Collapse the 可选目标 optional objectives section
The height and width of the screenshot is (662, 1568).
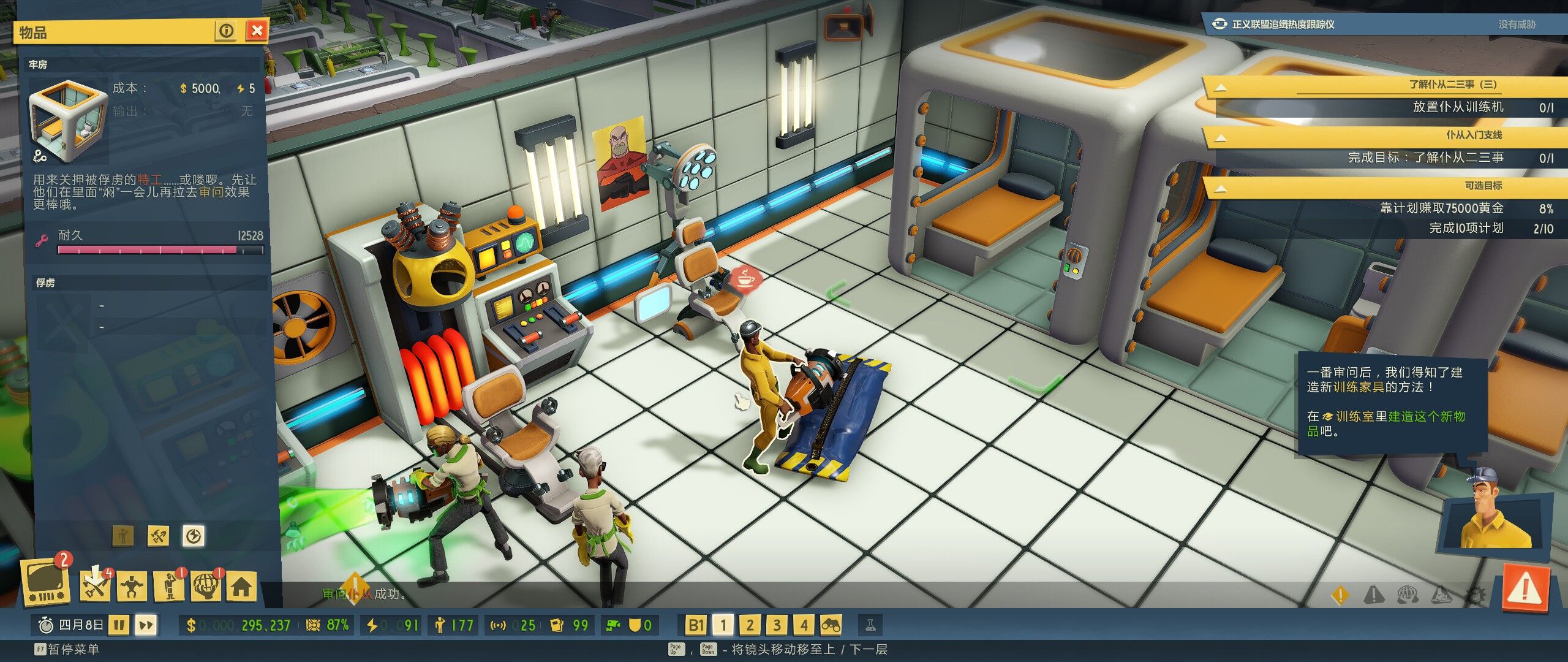pos(1220,188)
